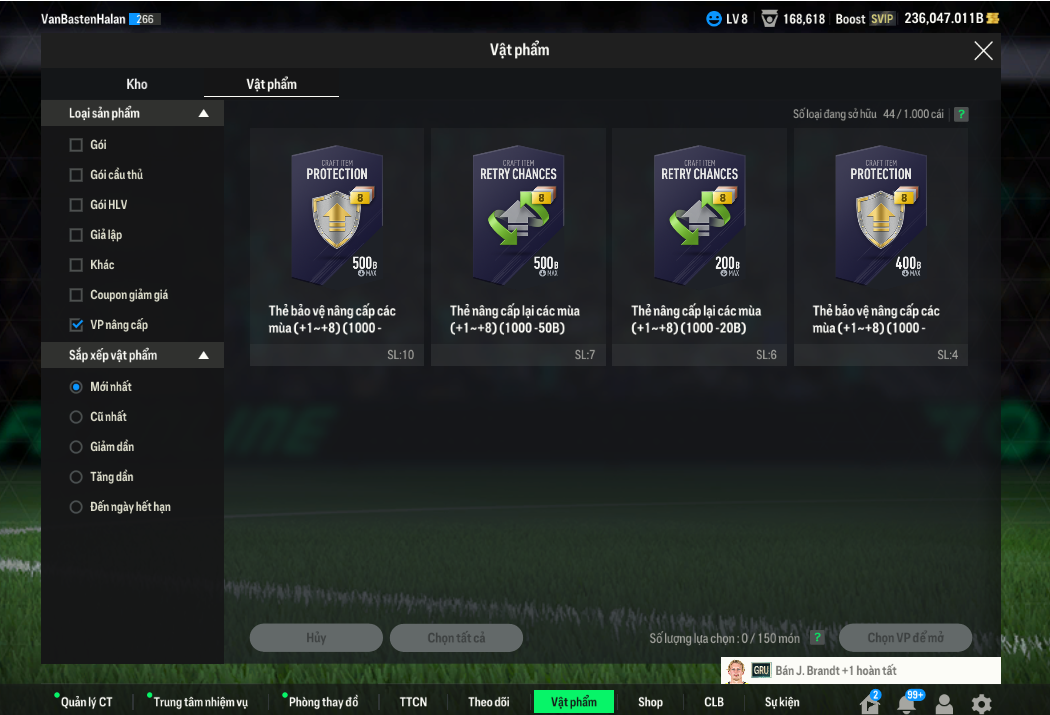Tick the Coupon giảm giá filter
The height and width of the screenshot is (715, 1050).
point(76,295)
